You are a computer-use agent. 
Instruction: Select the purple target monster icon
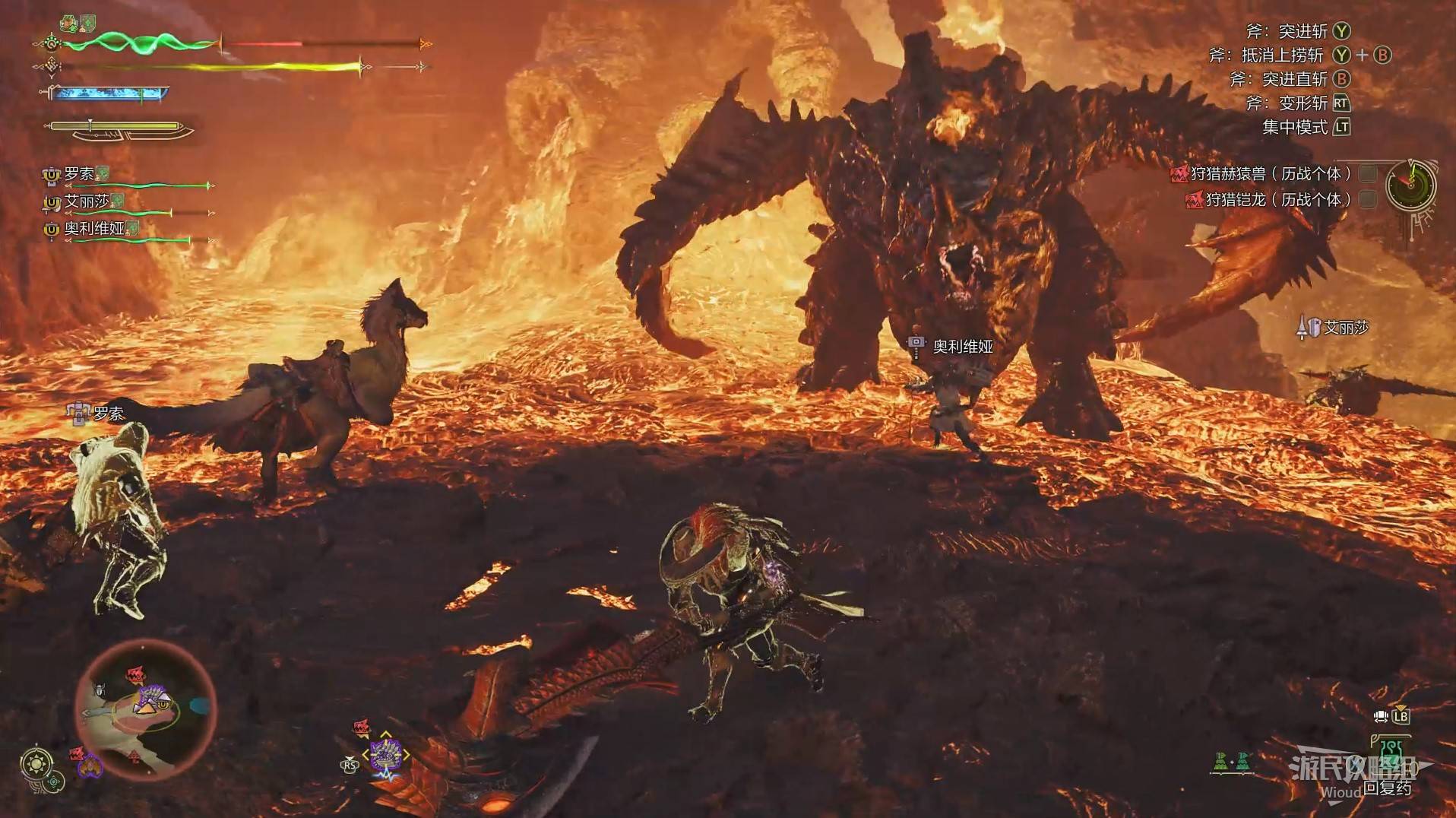point(385,755)
